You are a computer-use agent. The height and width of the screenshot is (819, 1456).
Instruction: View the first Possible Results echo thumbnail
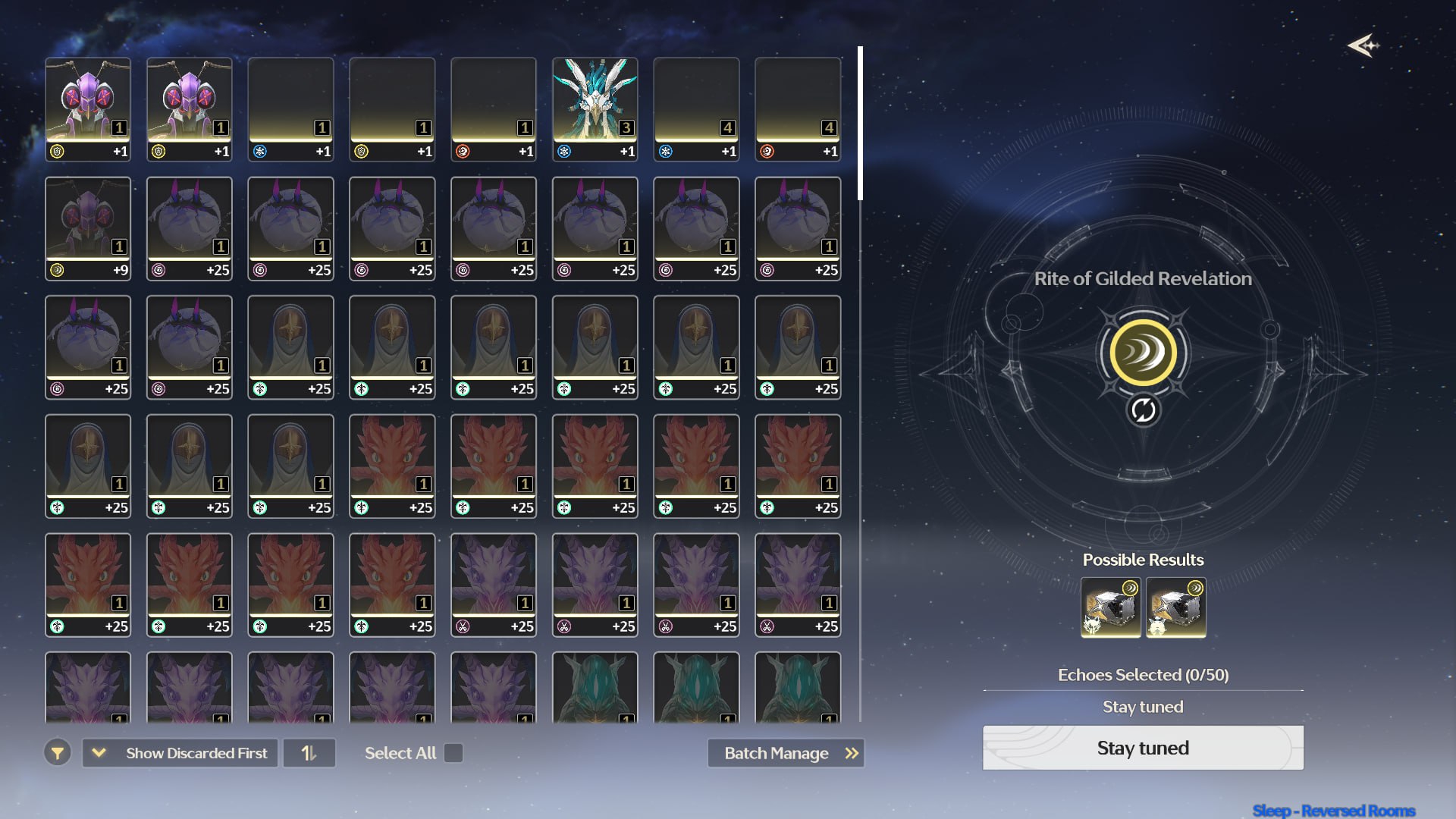point(1110,607)
